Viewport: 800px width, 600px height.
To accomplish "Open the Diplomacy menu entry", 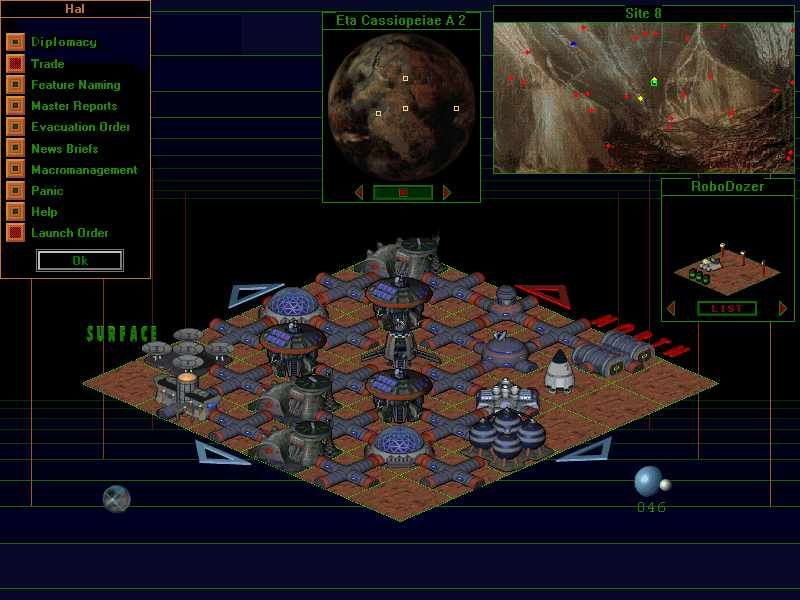I will (x=63, y=42).
